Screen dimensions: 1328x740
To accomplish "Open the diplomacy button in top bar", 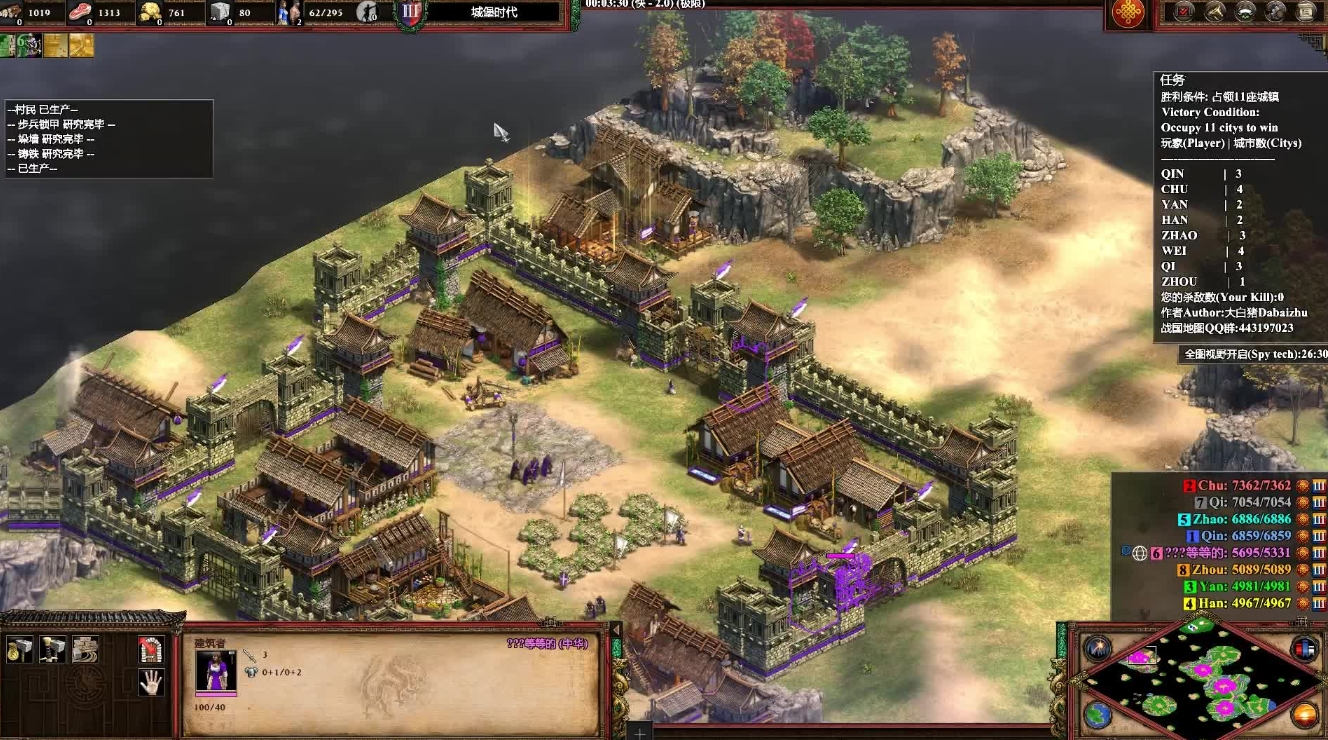I will (1245, 12).
